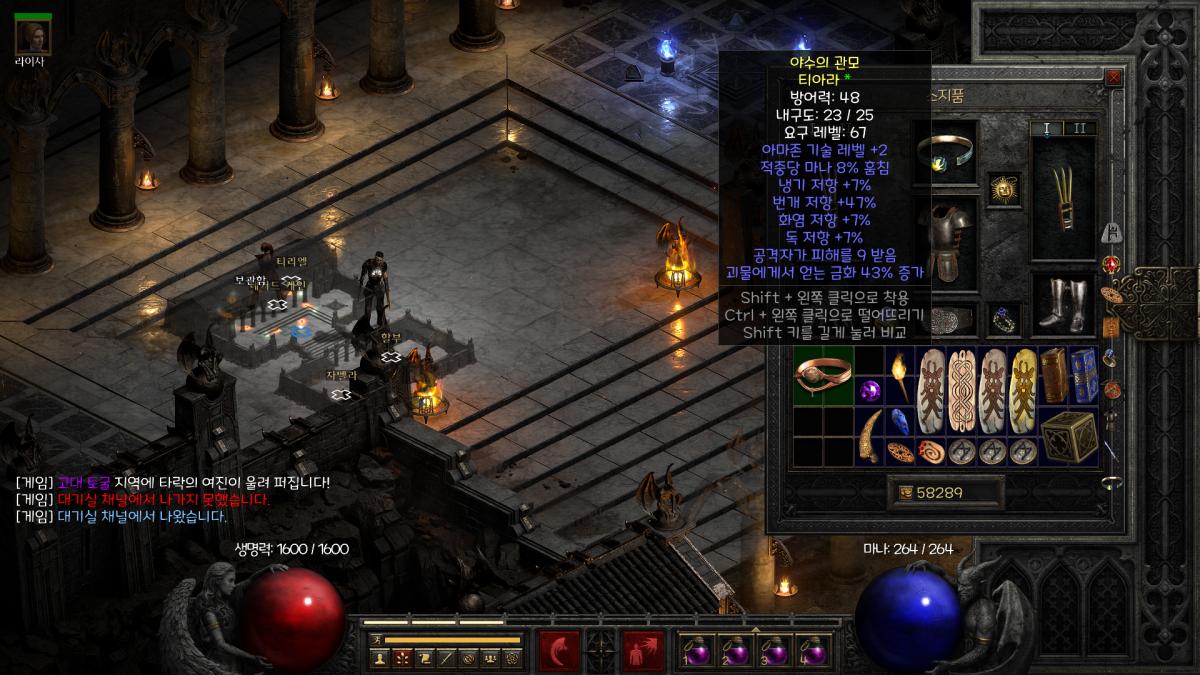Select the Horadric Cube in the inventory

pos(1068,436)
